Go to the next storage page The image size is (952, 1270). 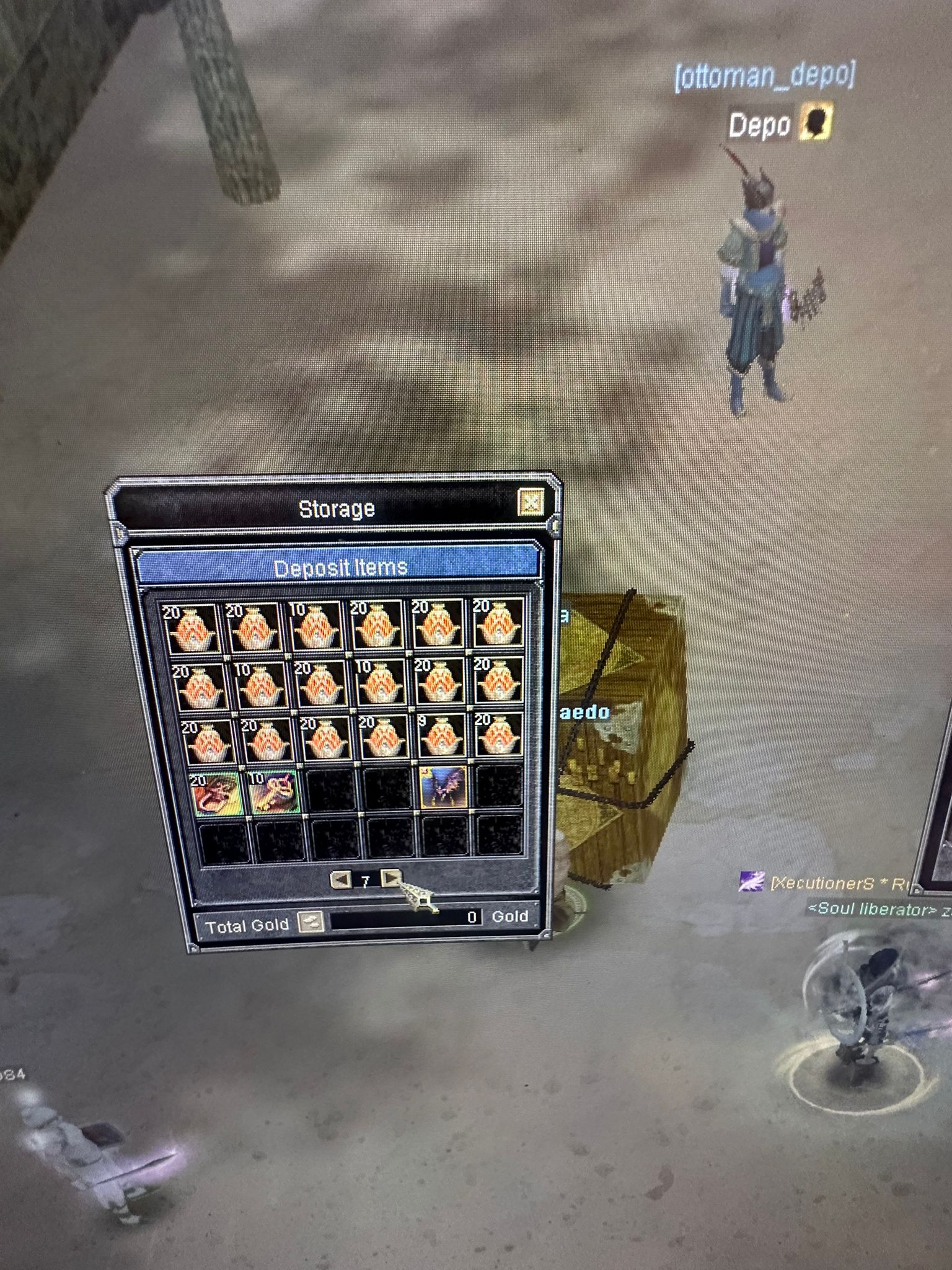point(390,878)
